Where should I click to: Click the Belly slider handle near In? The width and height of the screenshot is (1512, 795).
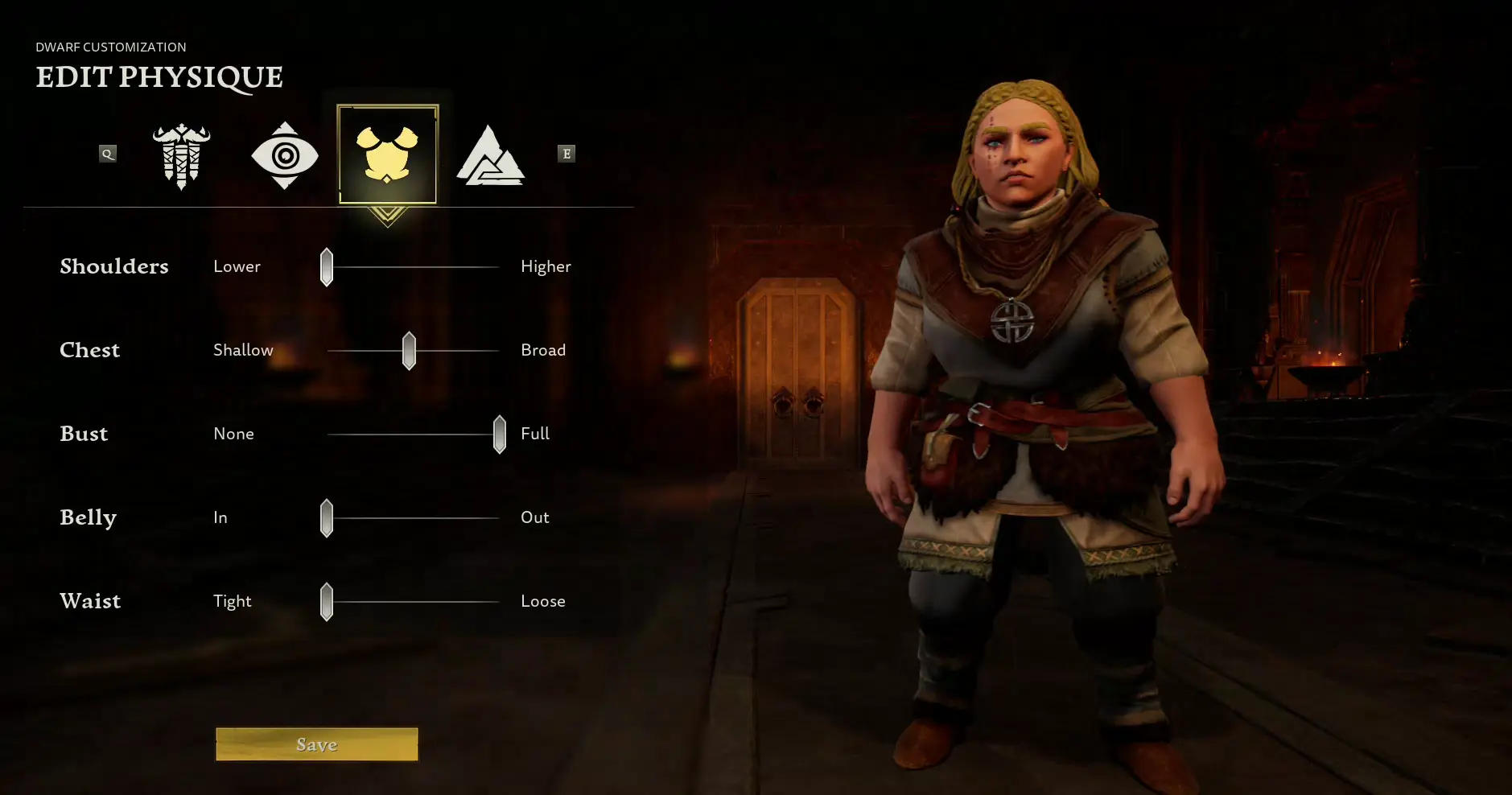pos(326,517)
